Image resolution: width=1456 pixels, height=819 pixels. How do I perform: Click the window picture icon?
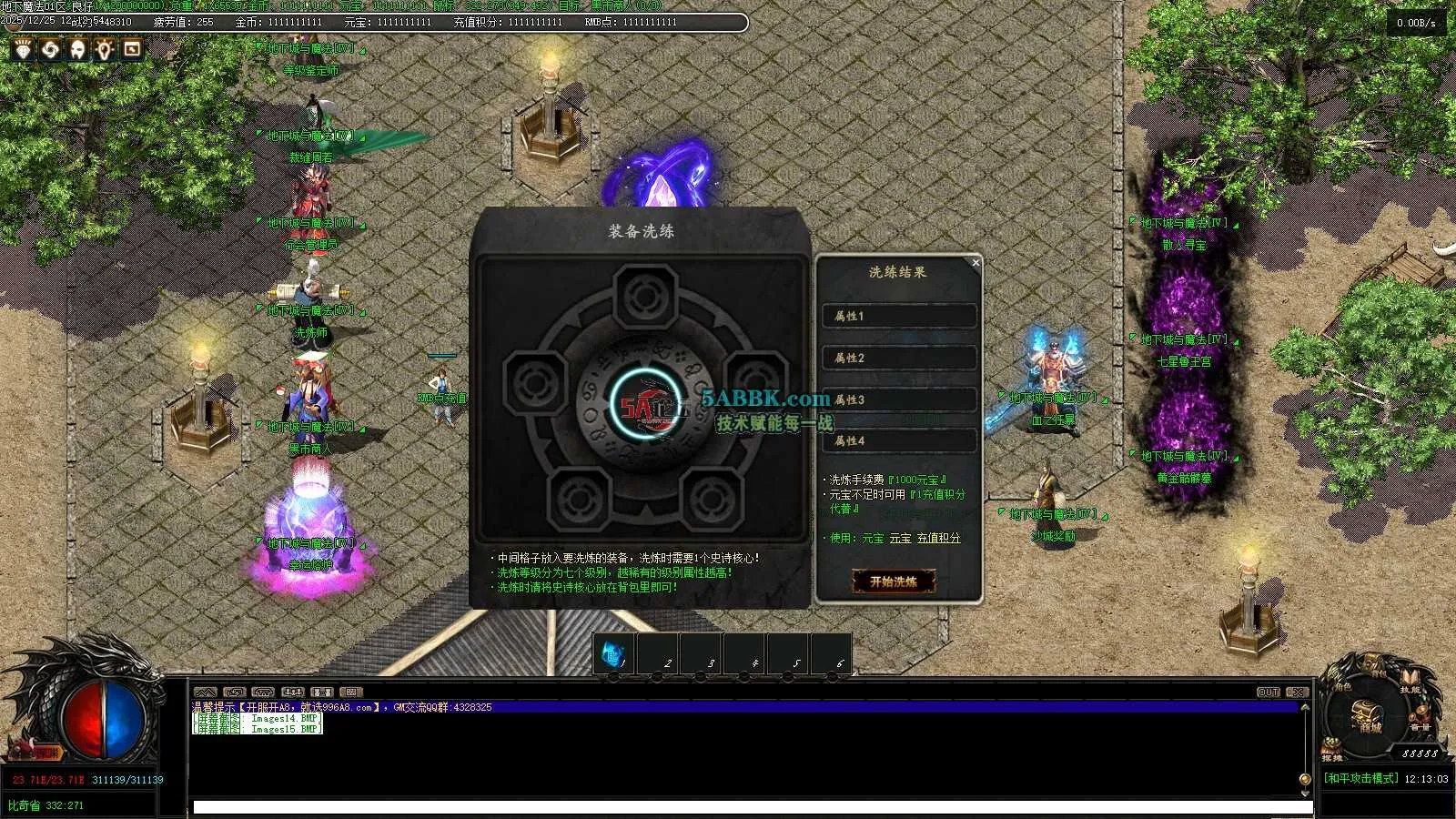point(132,49)
